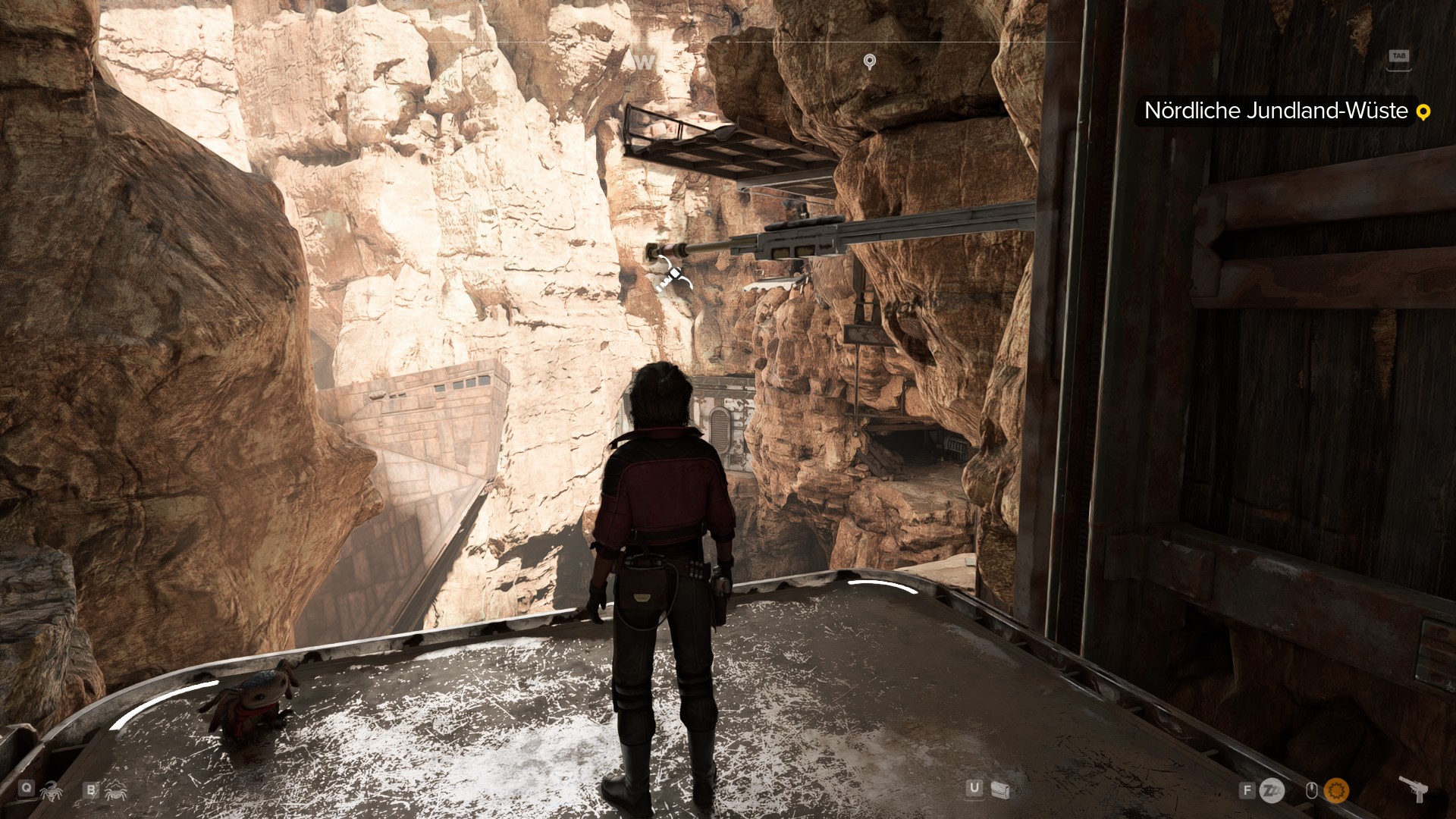This screenshot has height=819, width=1456.
Task: Click the mouse input icon in the hotbar
Action: pos(1312,791)
